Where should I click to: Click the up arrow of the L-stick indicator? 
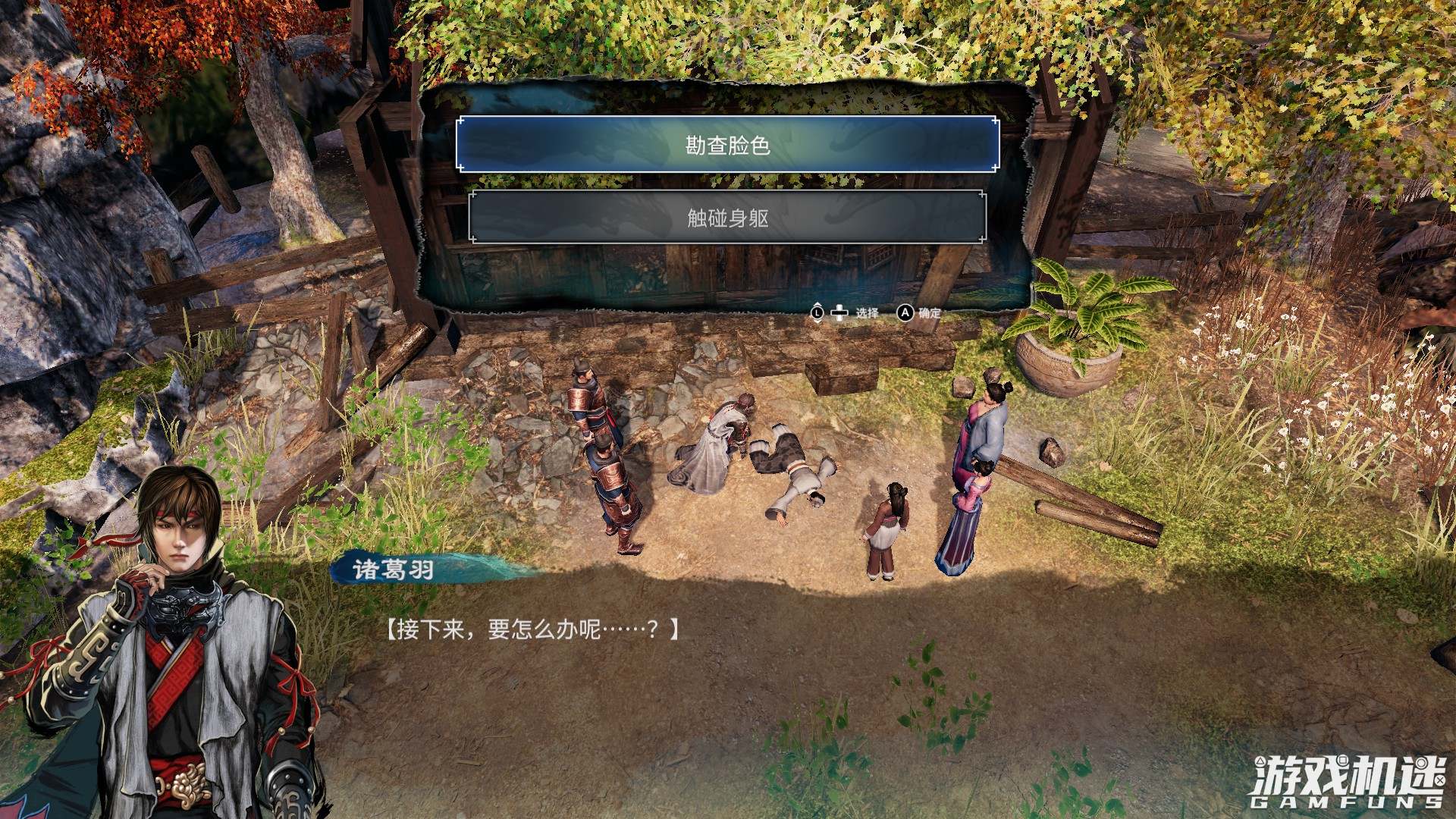pos(817,306)
